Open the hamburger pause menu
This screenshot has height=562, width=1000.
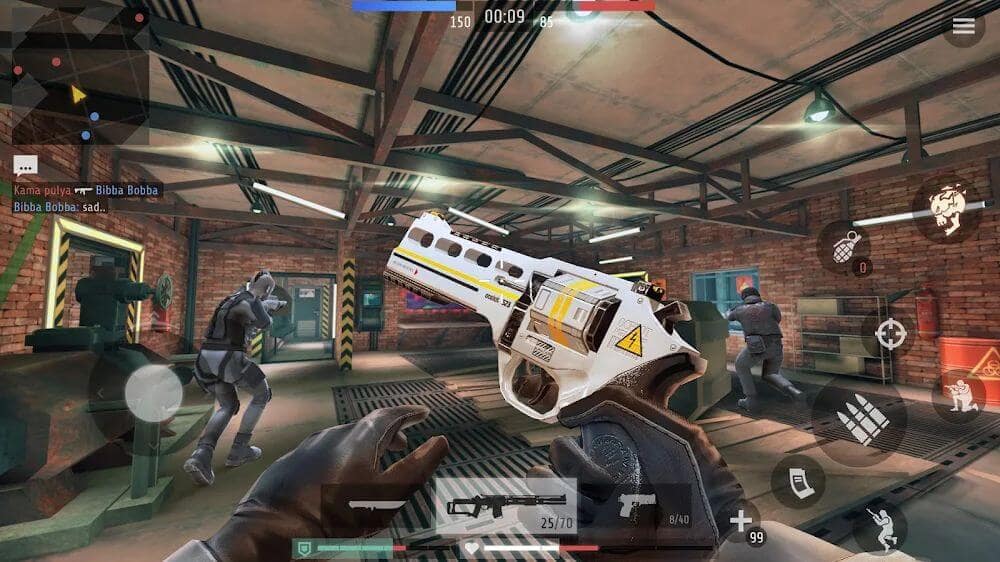click(x=963, y=27)
